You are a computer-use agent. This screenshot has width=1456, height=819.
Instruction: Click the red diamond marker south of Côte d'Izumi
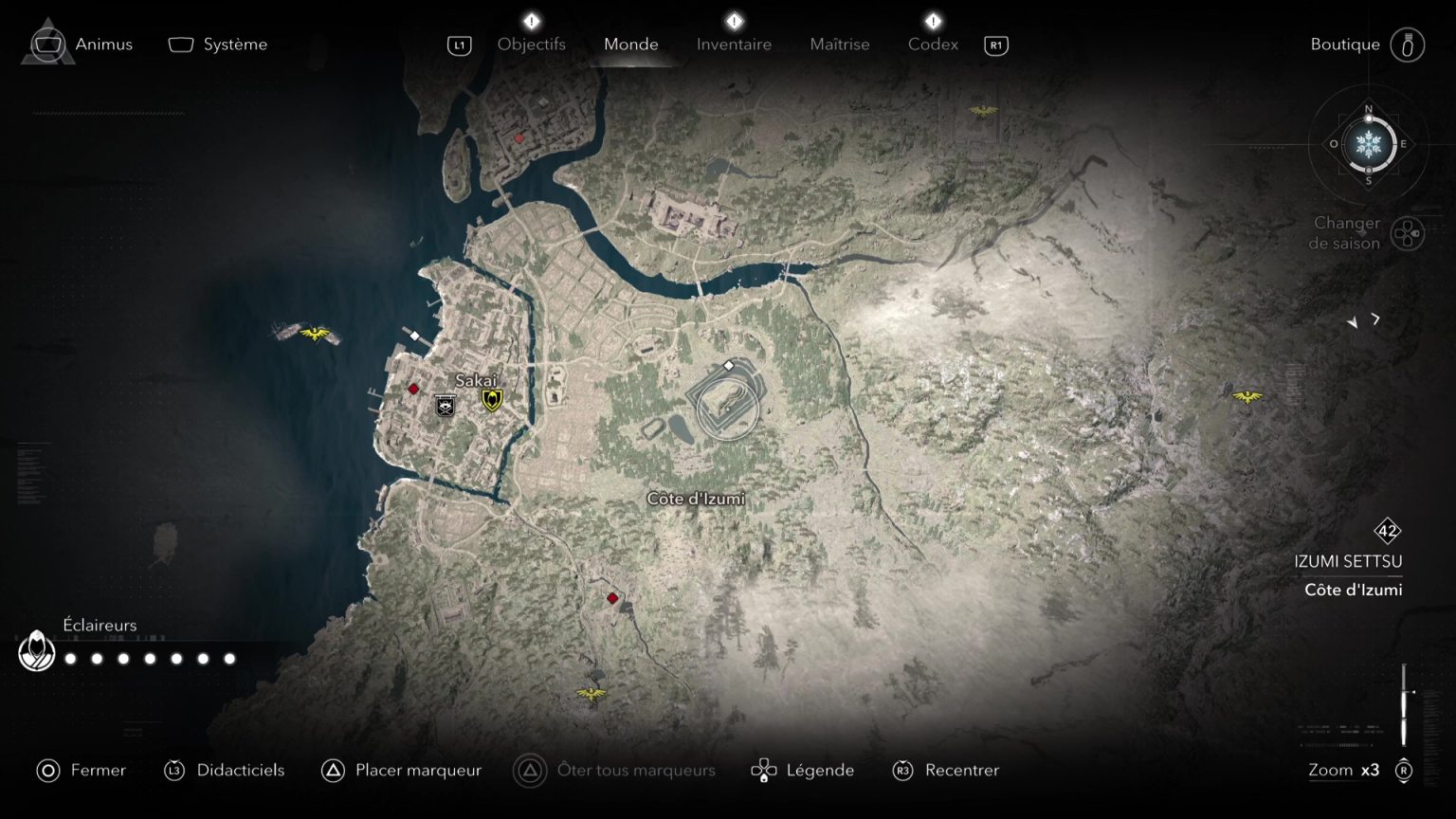pyautogui.click(x=612, y=597)
